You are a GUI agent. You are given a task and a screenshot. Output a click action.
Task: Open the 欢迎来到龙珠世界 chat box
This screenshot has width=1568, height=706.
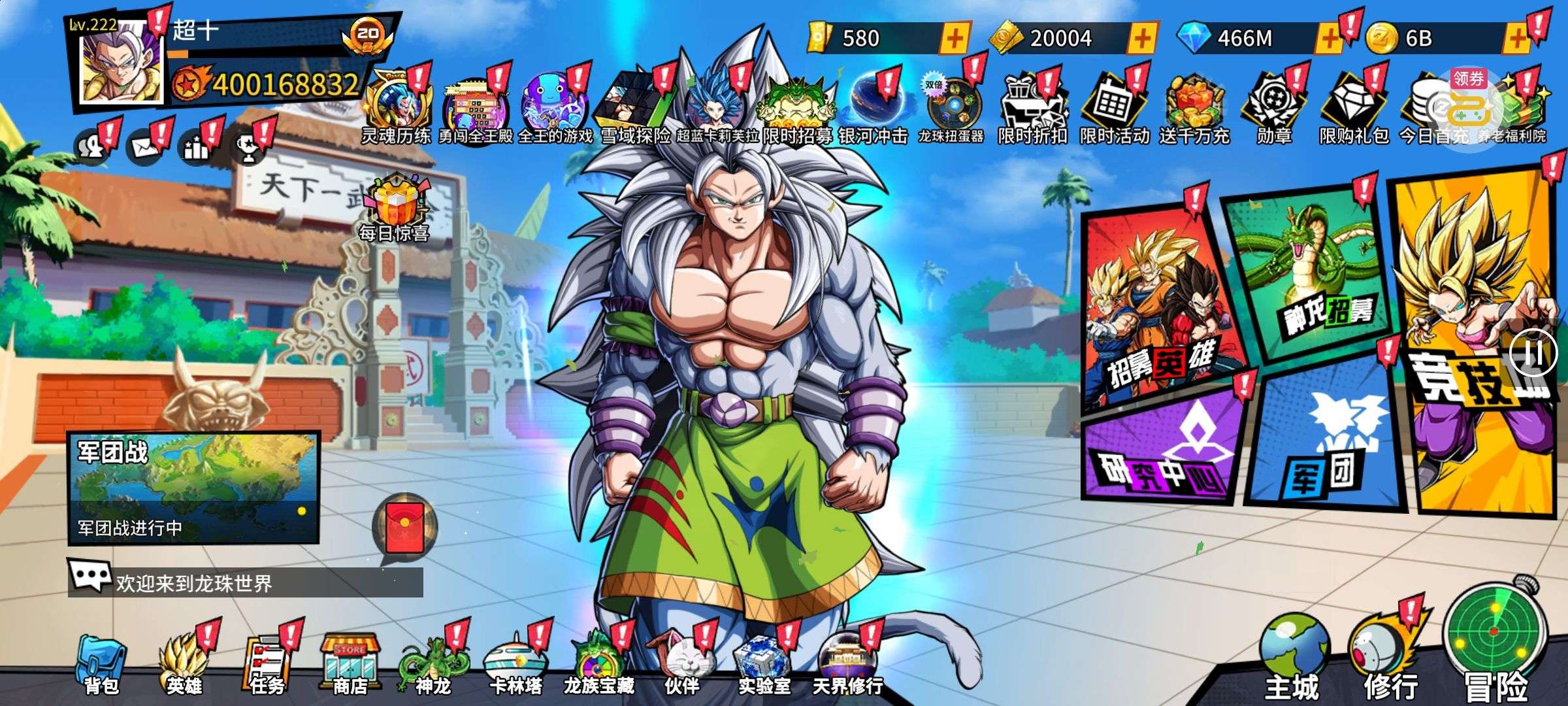[x=246, y=582]
